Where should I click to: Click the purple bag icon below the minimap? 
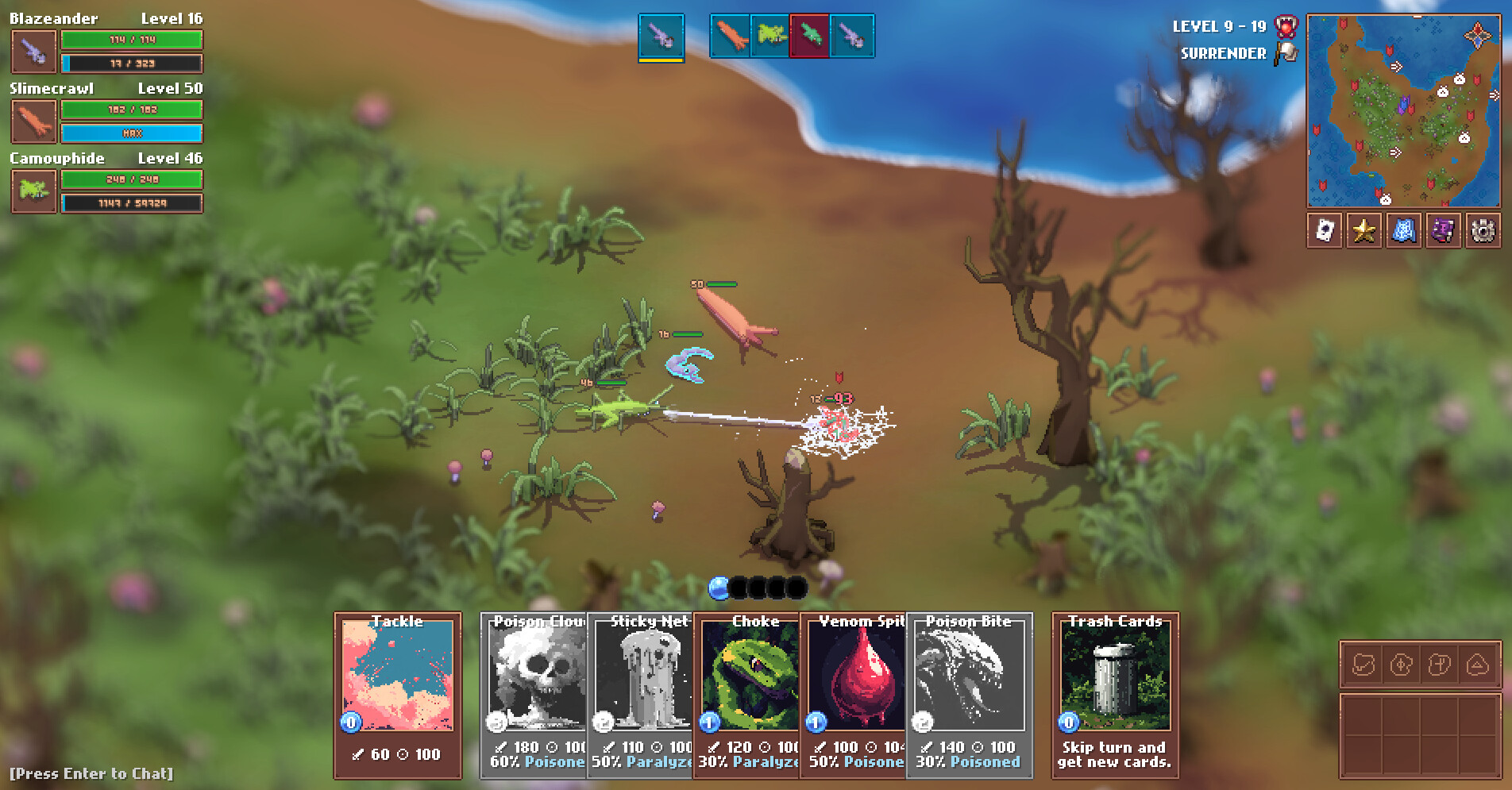point(1443,231)
